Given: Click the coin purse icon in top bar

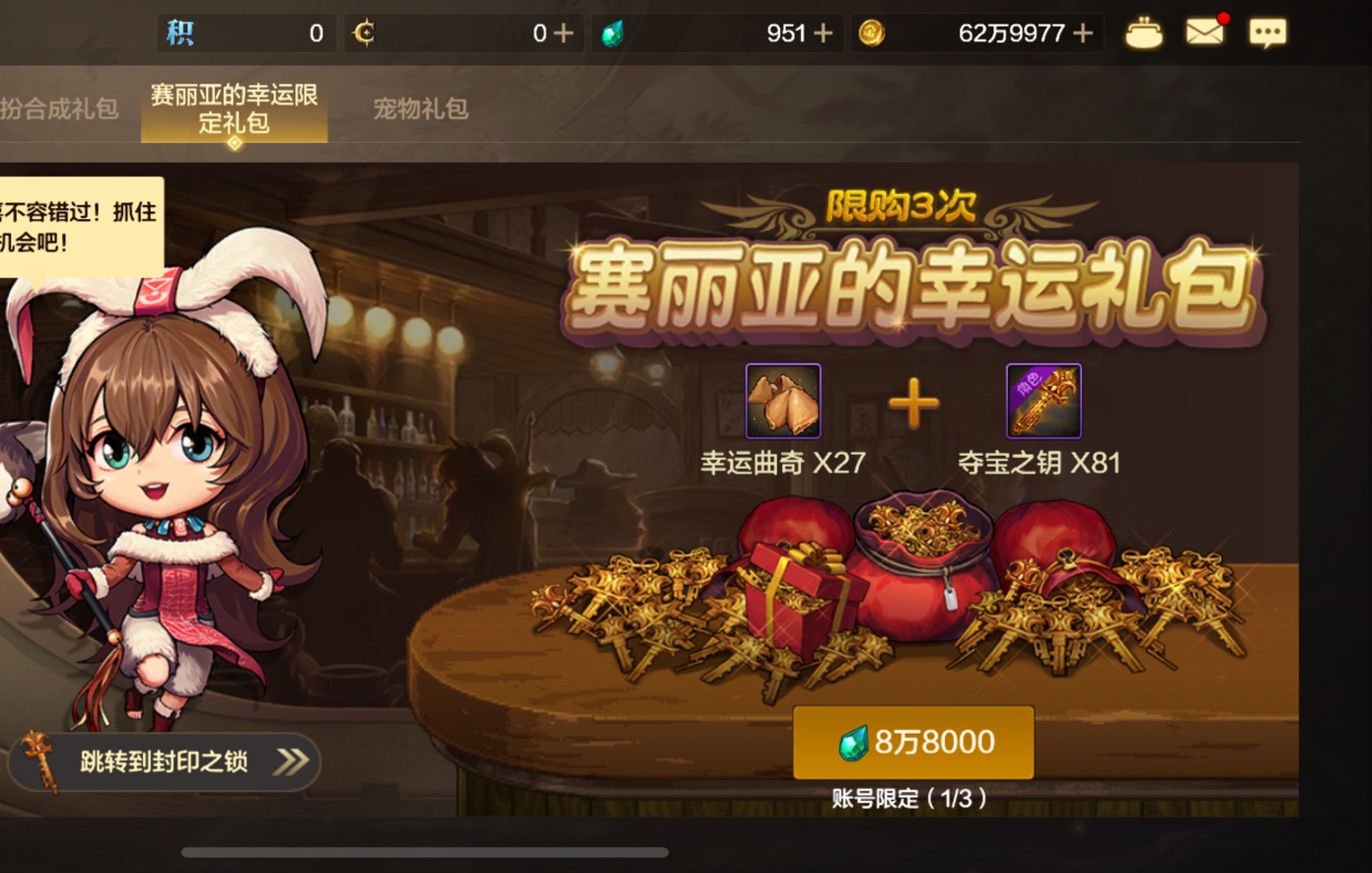Looking at the screenshot, I should point(1144,33).
